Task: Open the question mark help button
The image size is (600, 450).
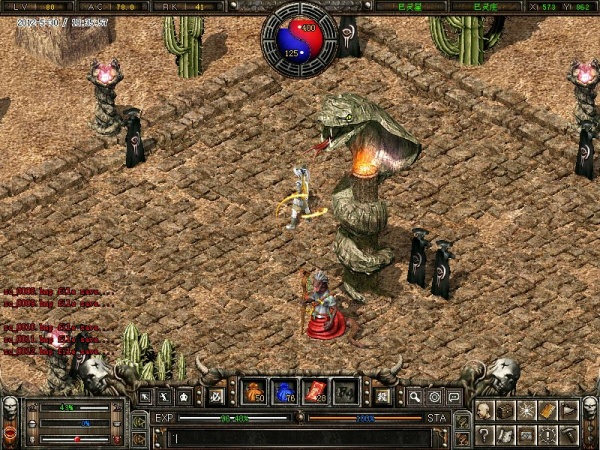Action: tap(485, 434)
